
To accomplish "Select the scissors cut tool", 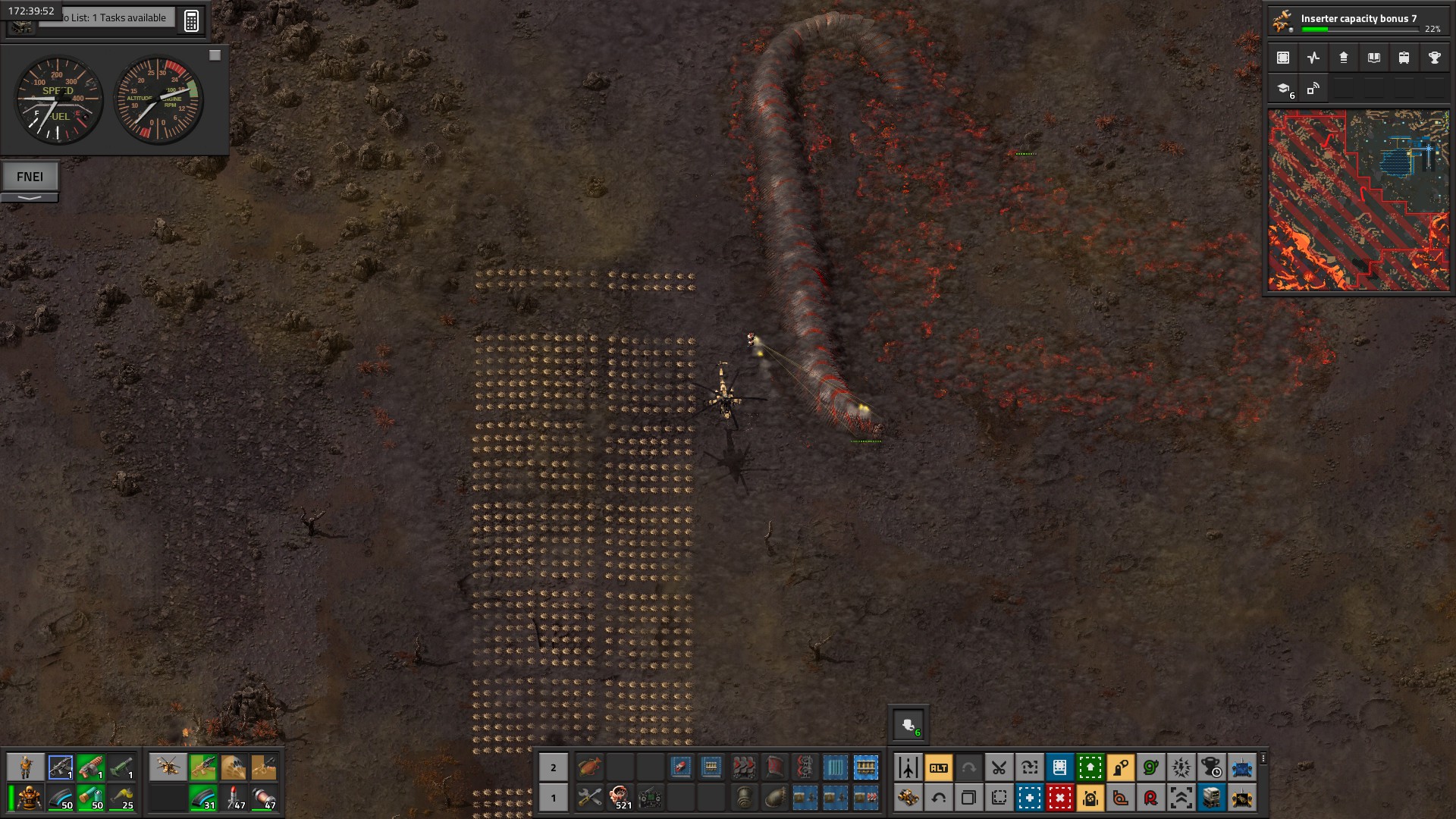I will coord(999,767).
